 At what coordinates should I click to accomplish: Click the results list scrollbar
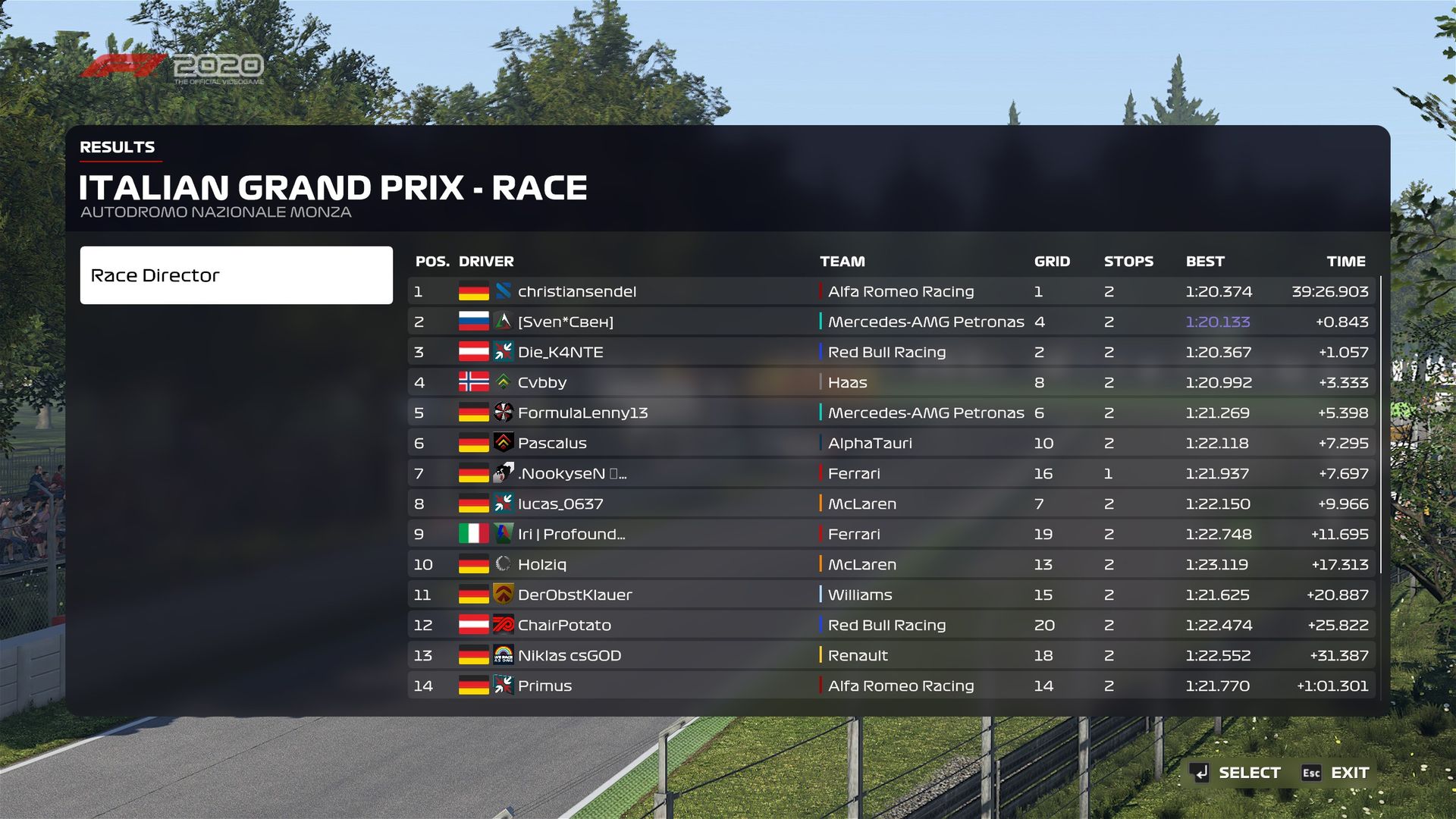coord(1381,425)
